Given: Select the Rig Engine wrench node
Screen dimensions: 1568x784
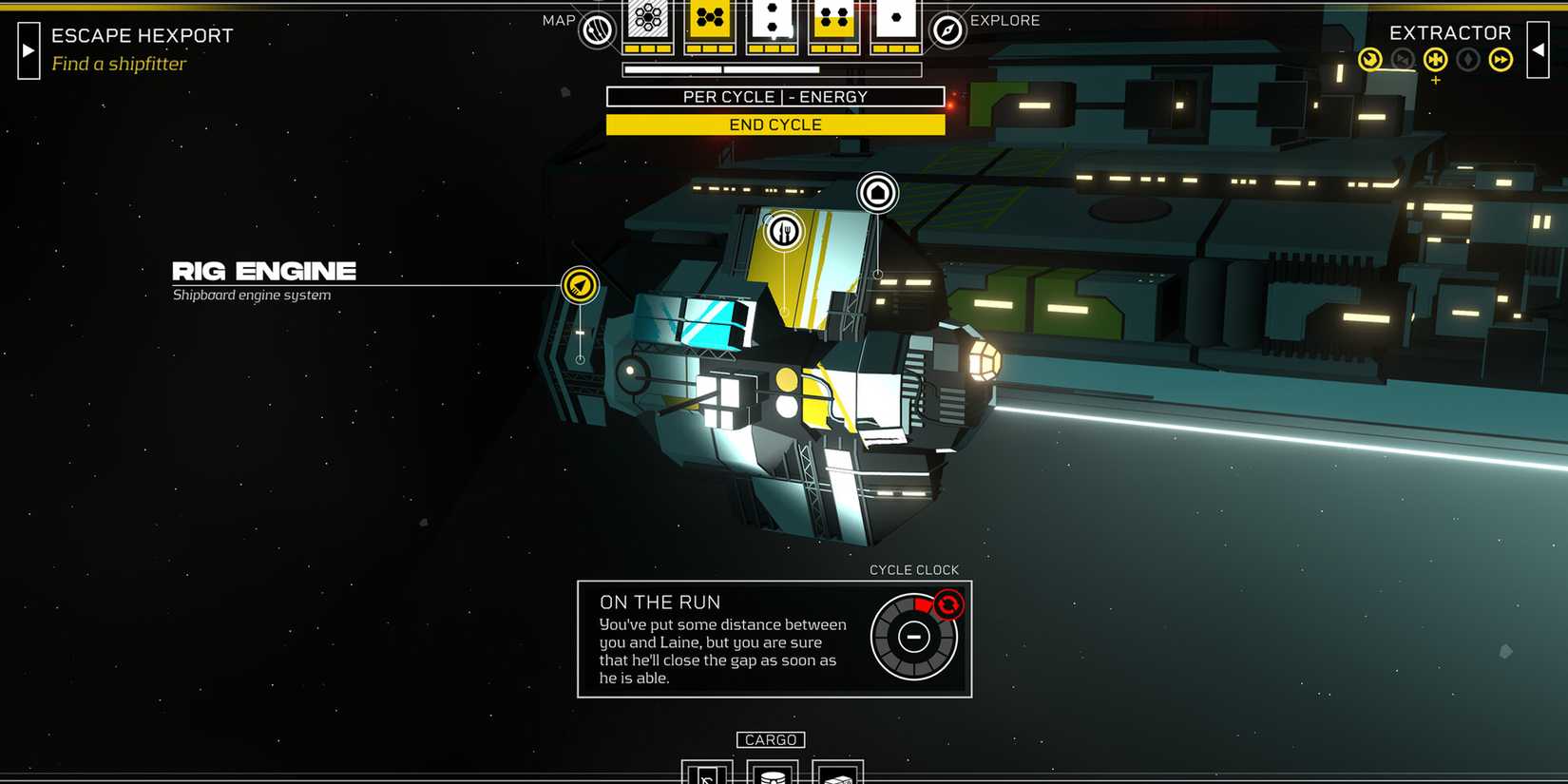Looking at the screenshot, I should (581, 284).
